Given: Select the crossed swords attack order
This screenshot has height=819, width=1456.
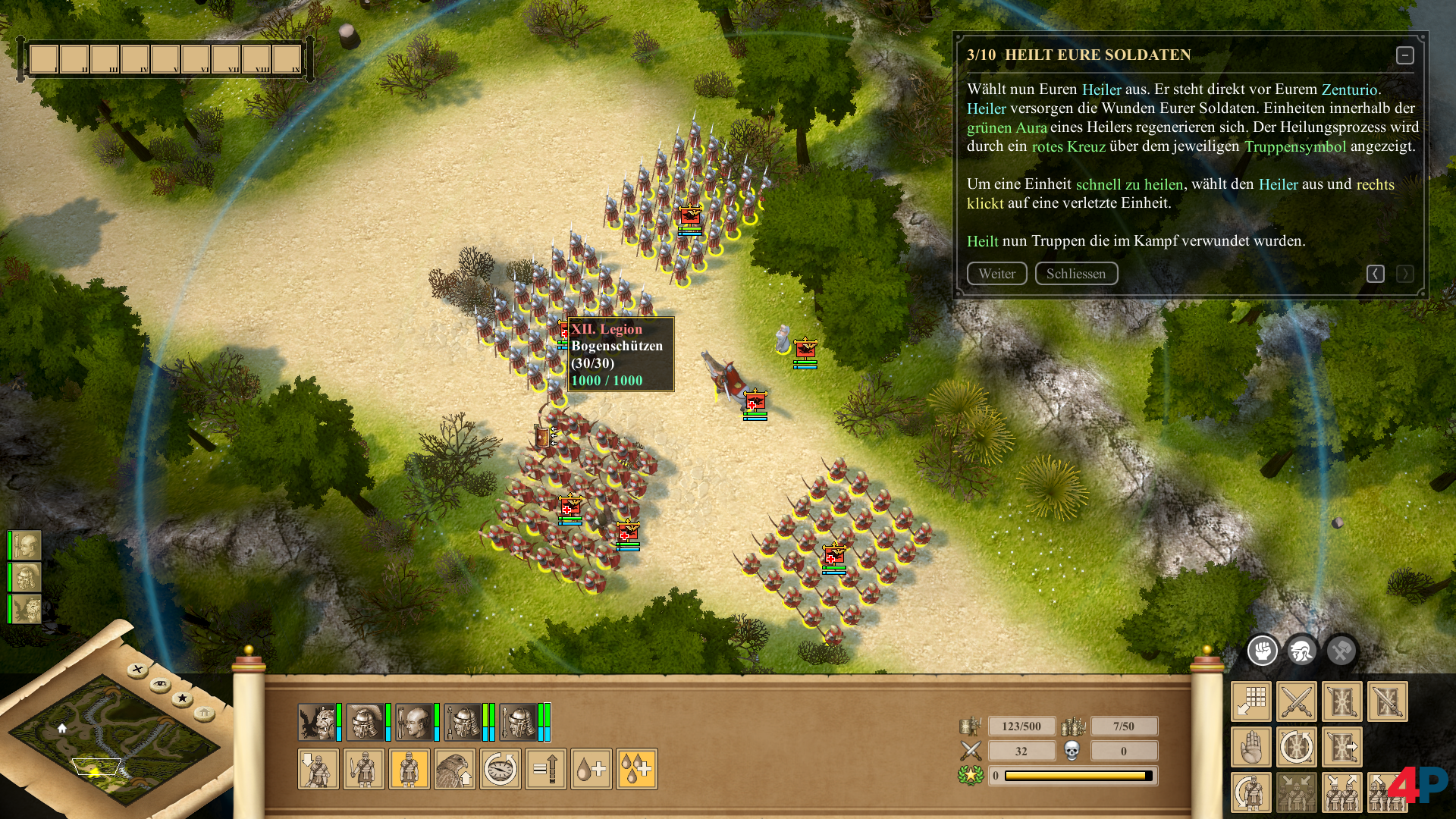Looking at the screenshot, I should pyautogui.click(x=1297, y=701).
